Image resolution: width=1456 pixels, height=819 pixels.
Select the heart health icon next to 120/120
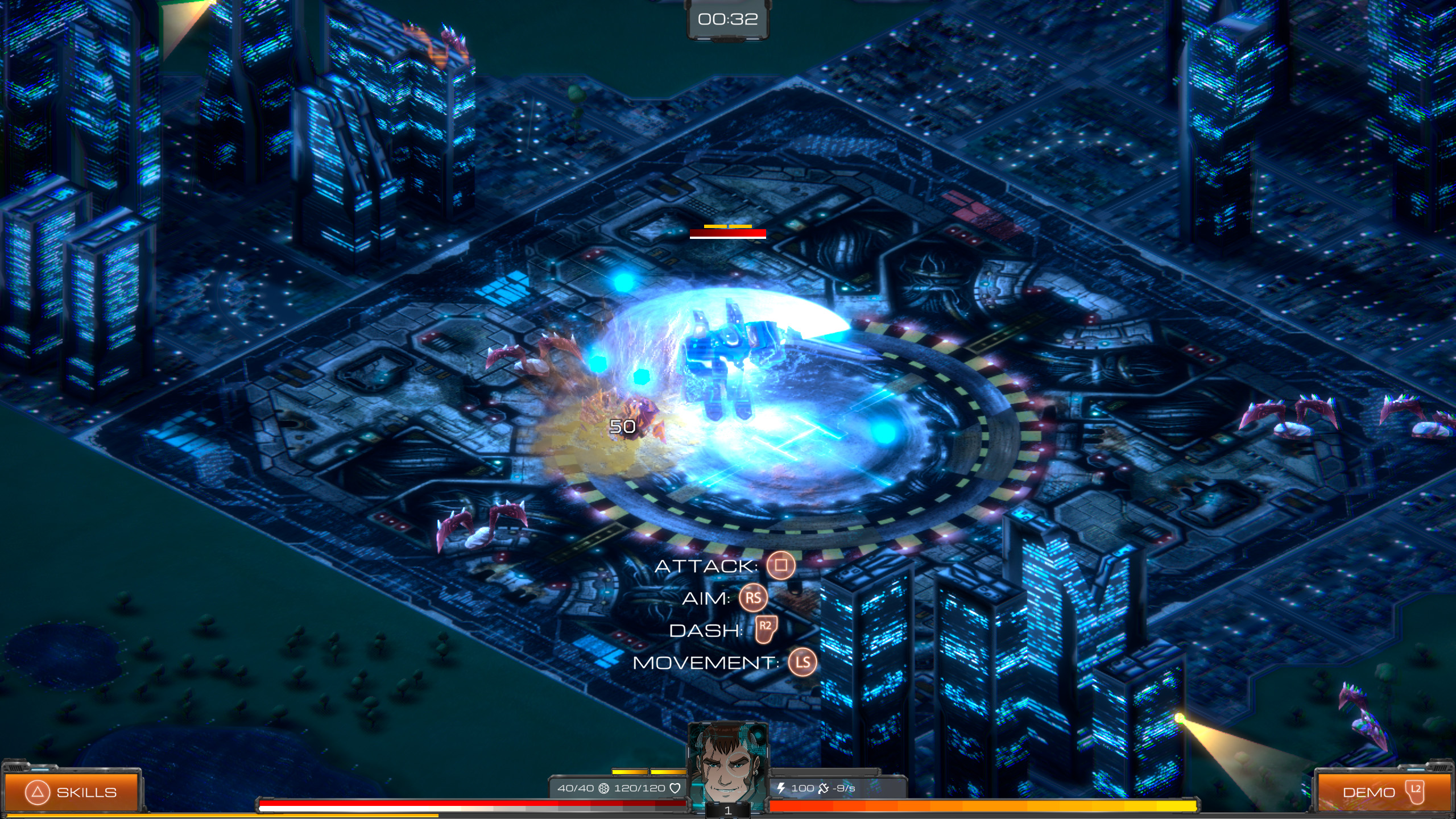point(675,788)
